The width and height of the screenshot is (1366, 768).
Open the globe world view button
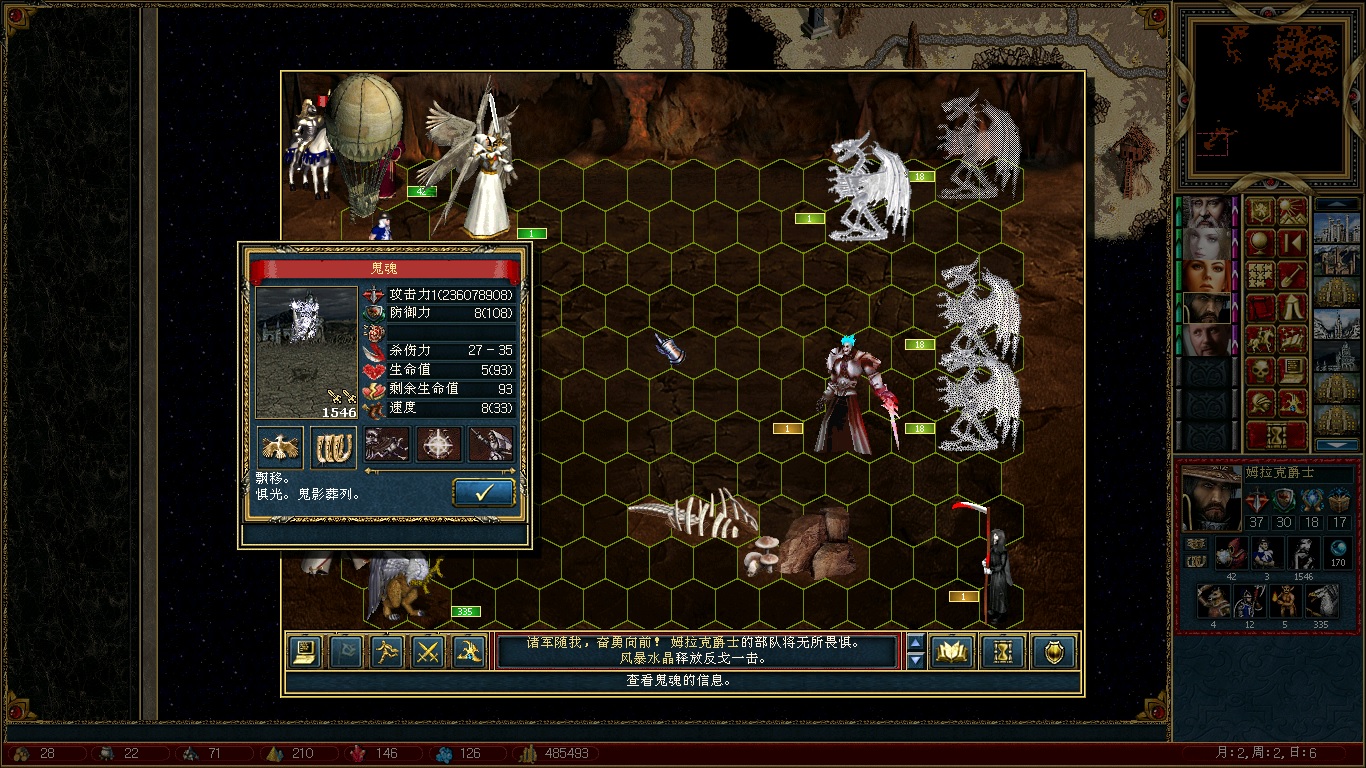[x=1259, y=243]
